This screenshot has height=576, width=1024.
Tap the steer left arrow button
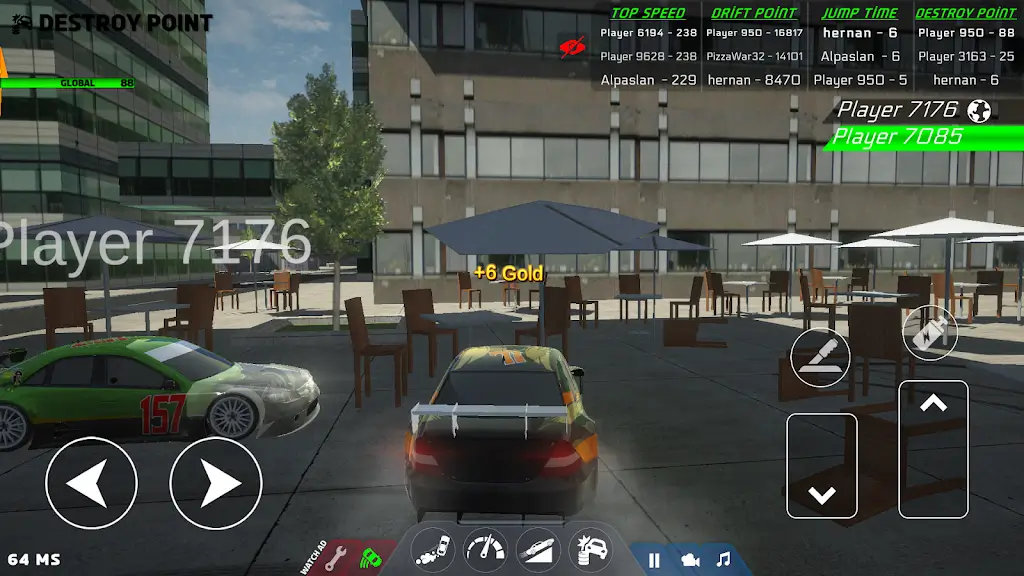91,484
